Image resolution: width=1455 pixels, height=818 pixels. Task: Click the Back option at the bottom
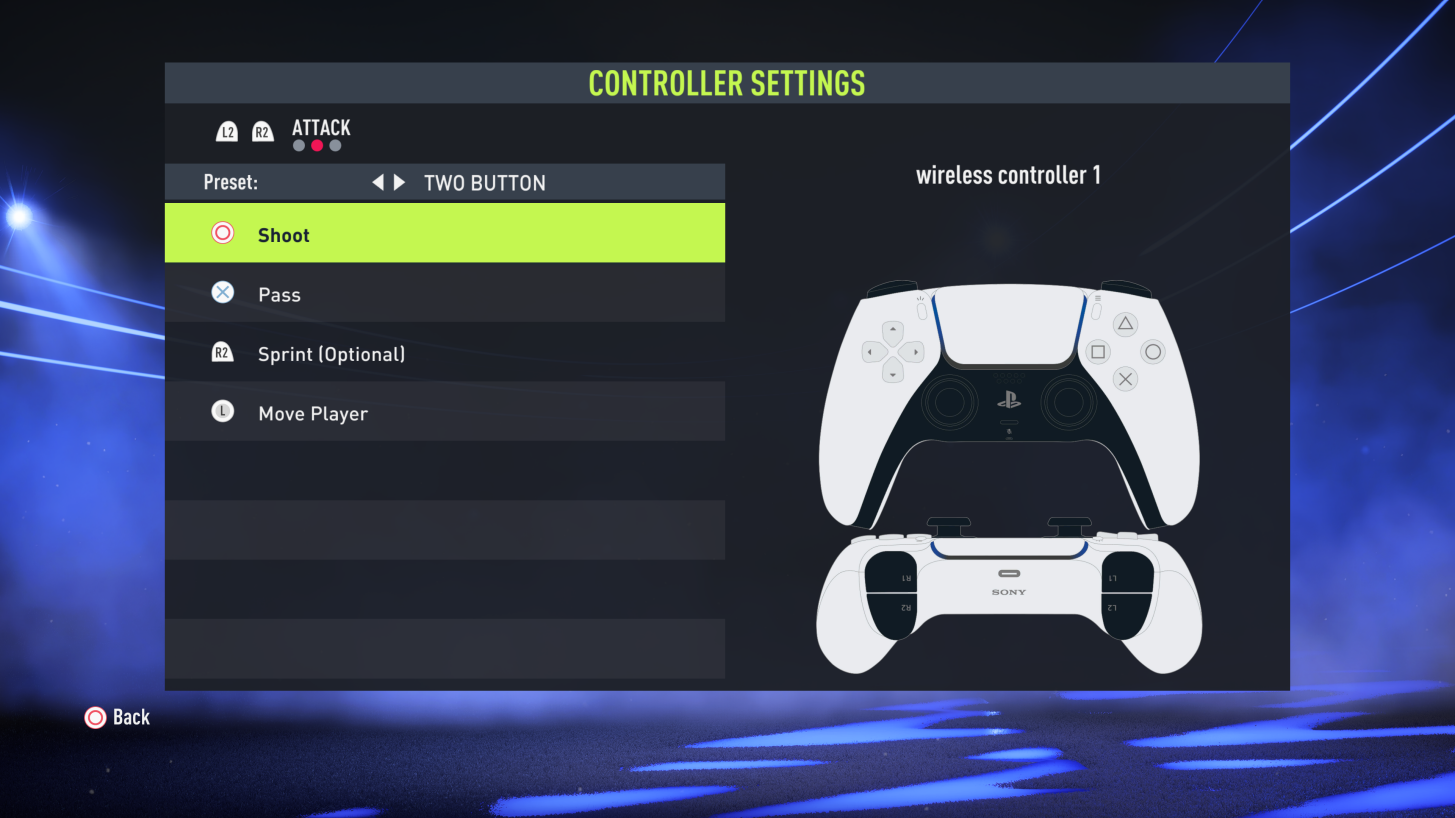[132, 717]
